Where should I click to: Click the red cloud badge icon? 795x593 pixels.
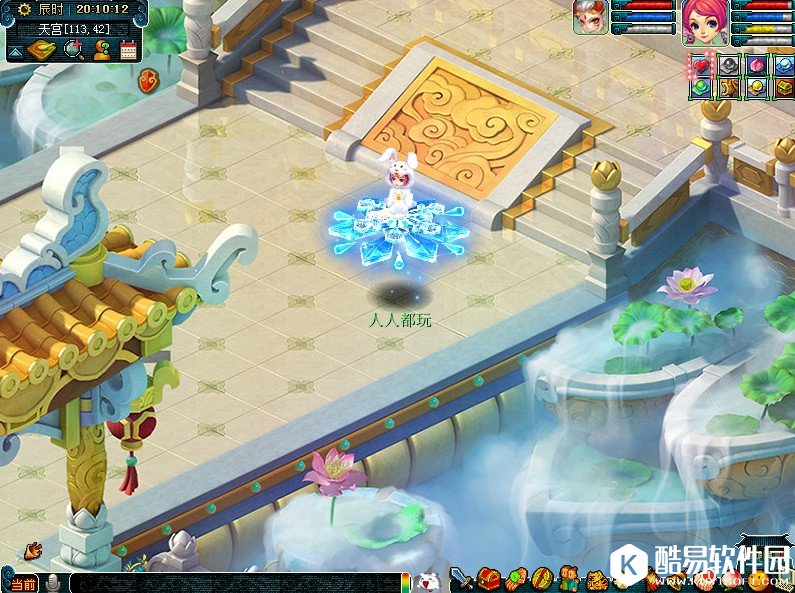coord(149,80)
